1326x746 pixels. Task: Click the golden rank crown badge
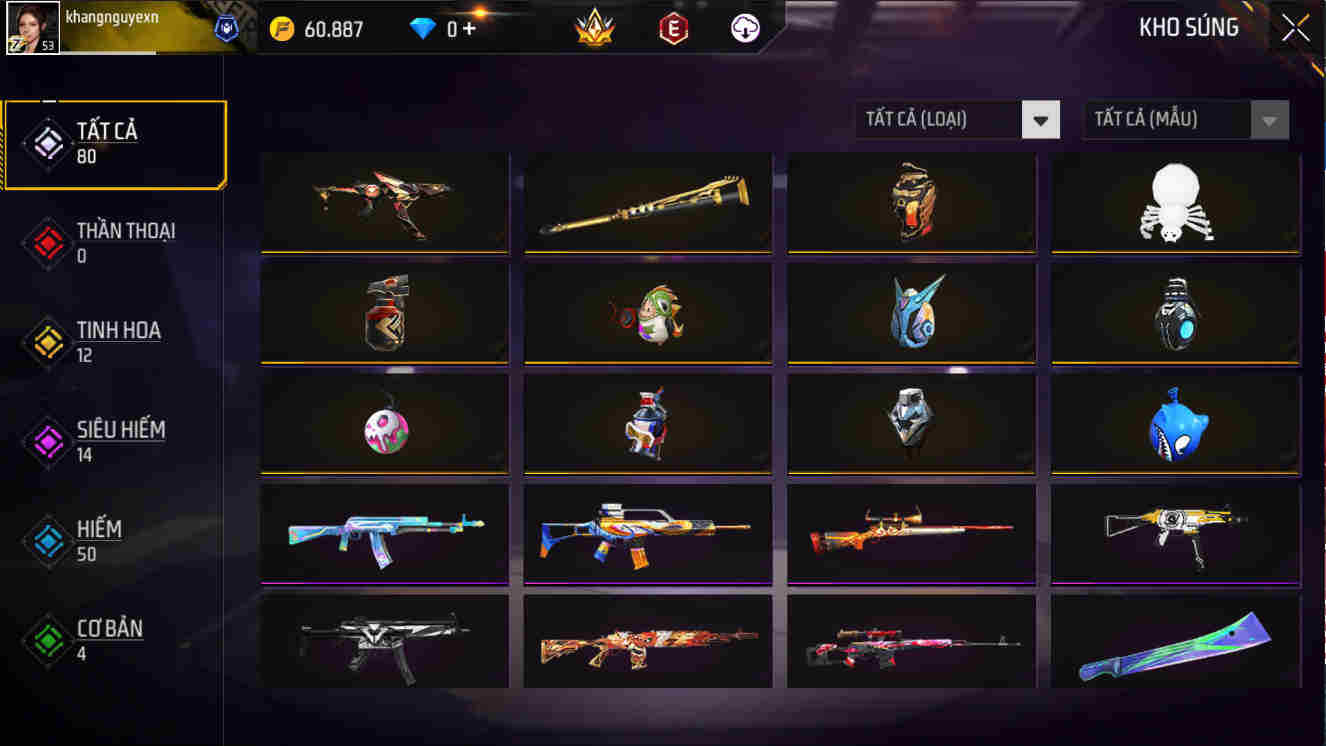pos(594,25)
